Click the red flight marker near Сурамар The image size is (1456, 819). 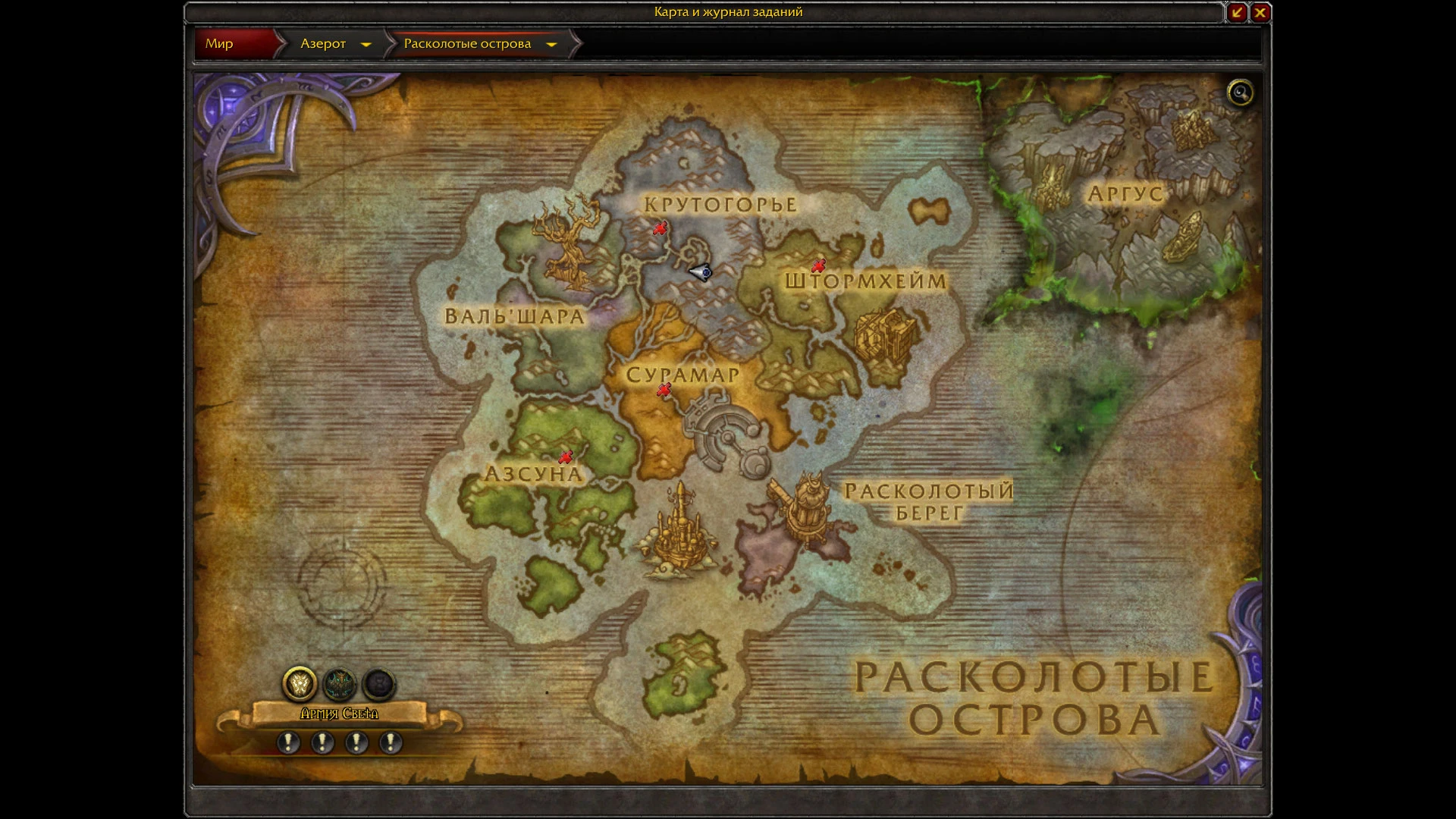point(664,388)
